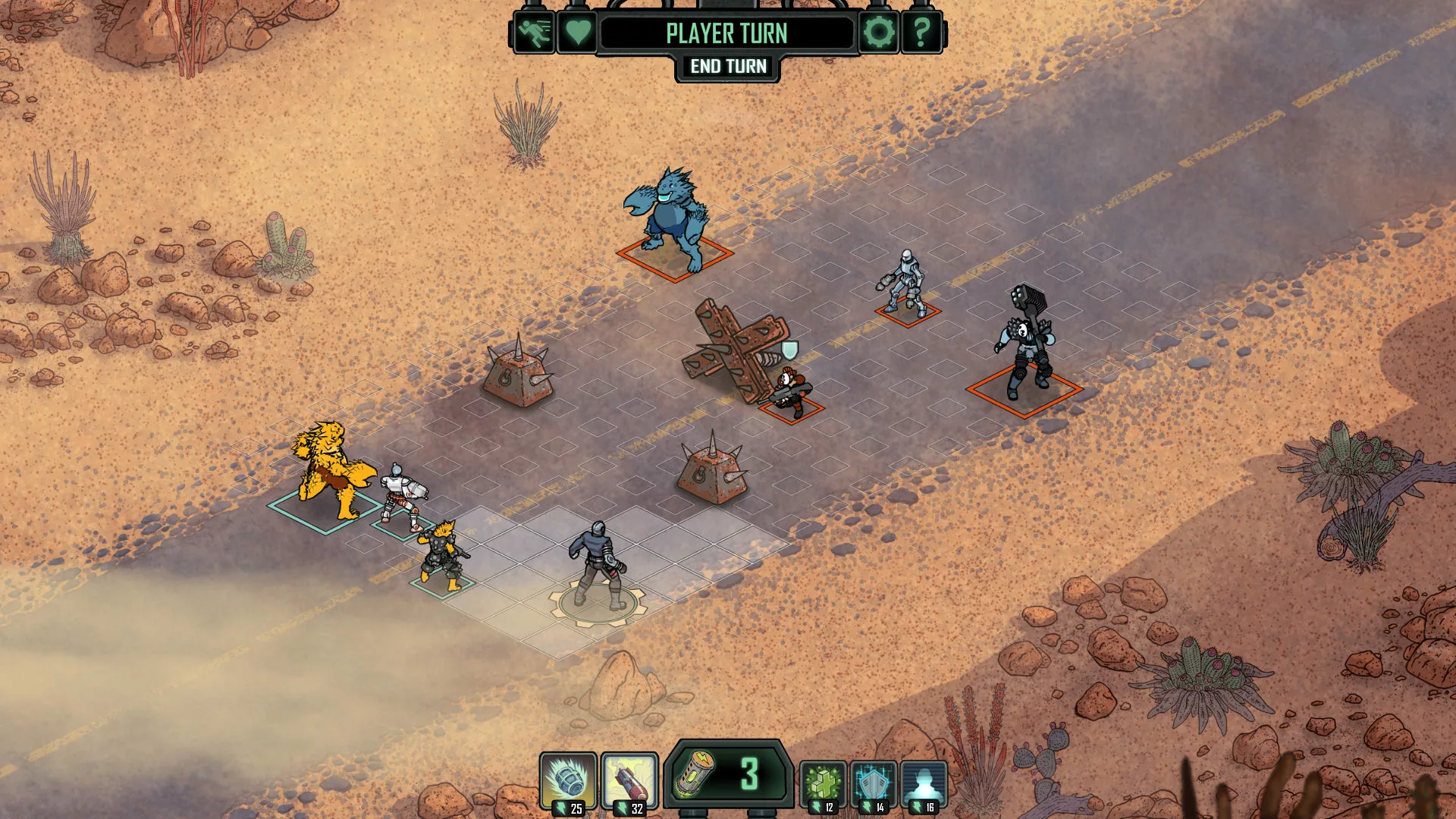This screenshot has height=819, width=1456.
Task: Toggle the heart health display button
Action: pos(577,33)
